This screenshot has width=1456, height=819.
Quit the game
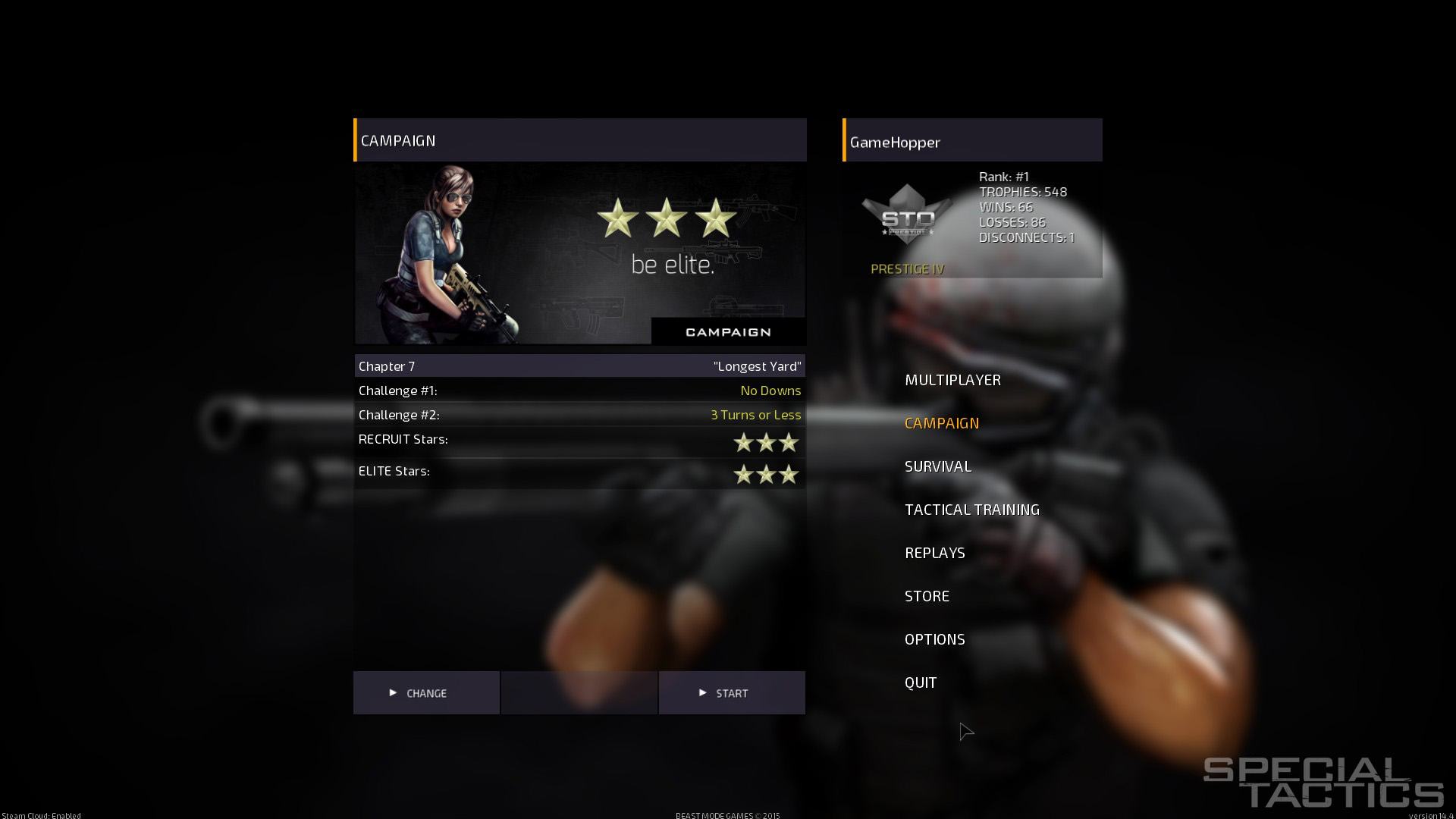coord(920,682)
